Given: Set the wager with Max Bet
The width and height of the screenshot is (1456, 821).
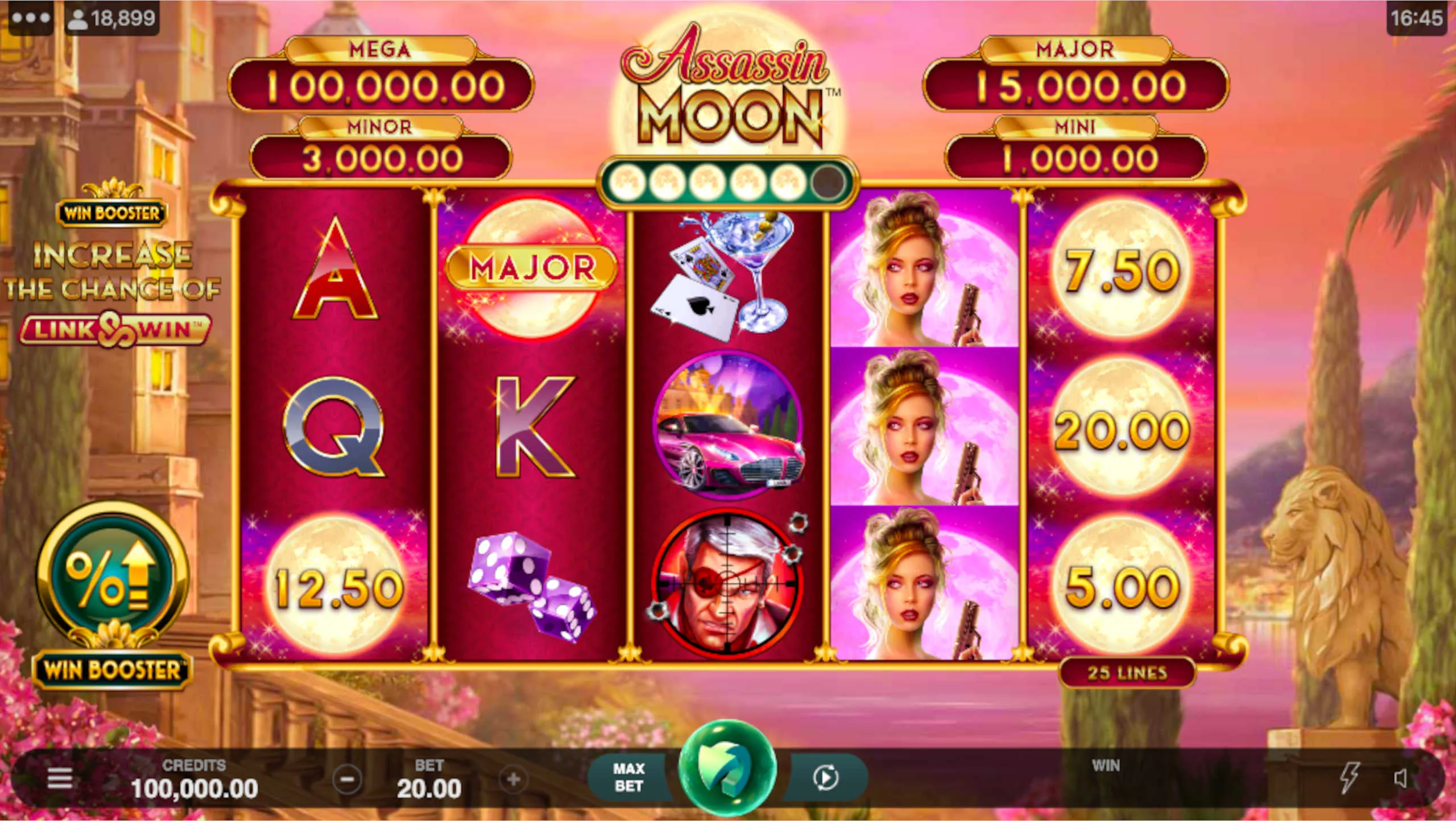Looking at the screenshot, I should tap(628, 777).
